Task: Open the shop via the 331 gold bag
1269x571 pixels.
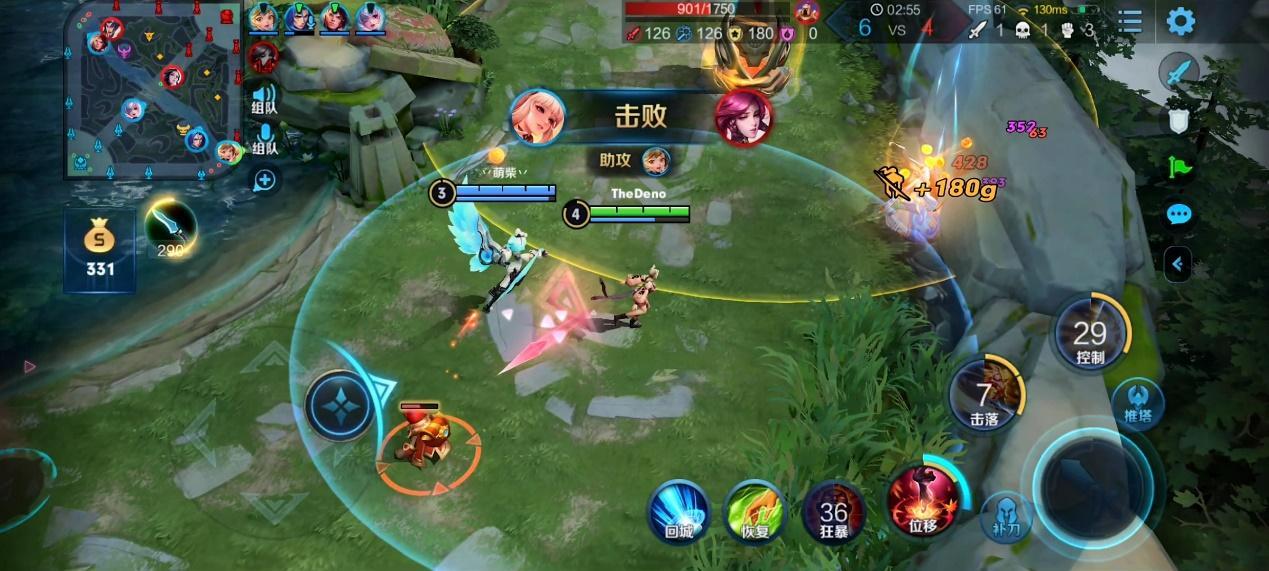Action: click(x=100, y=248)
